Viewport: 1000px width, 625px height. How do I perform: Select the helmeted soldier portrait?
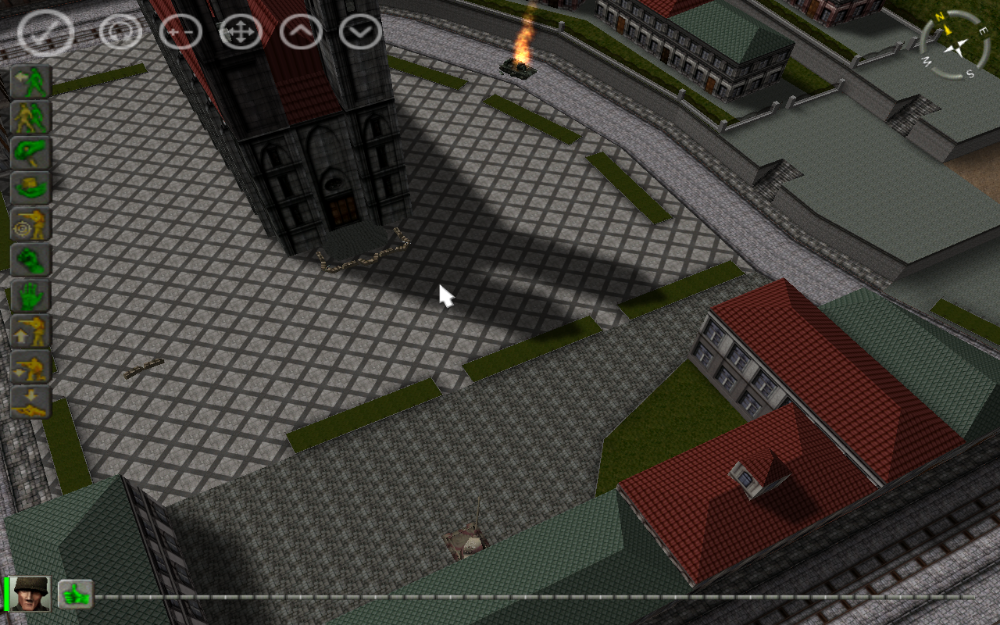tap(30, 594)
